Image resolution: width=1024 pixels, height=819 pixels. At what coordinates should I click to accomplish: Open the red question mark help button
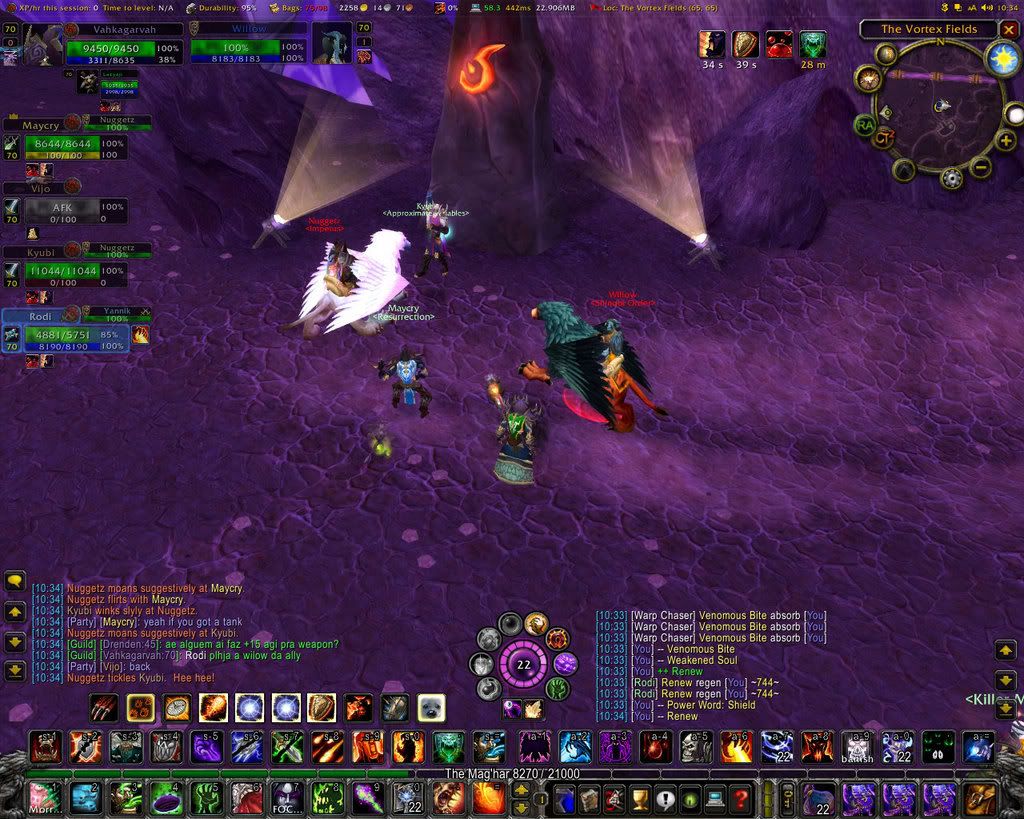point(740,799)
